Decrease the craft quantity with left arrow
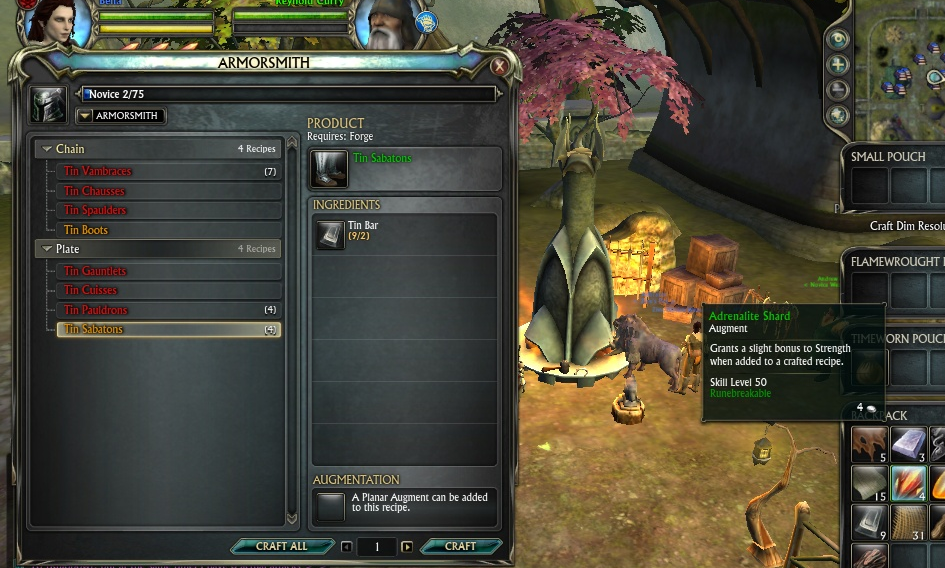This screenshot has width=945, height=568. 346,547
